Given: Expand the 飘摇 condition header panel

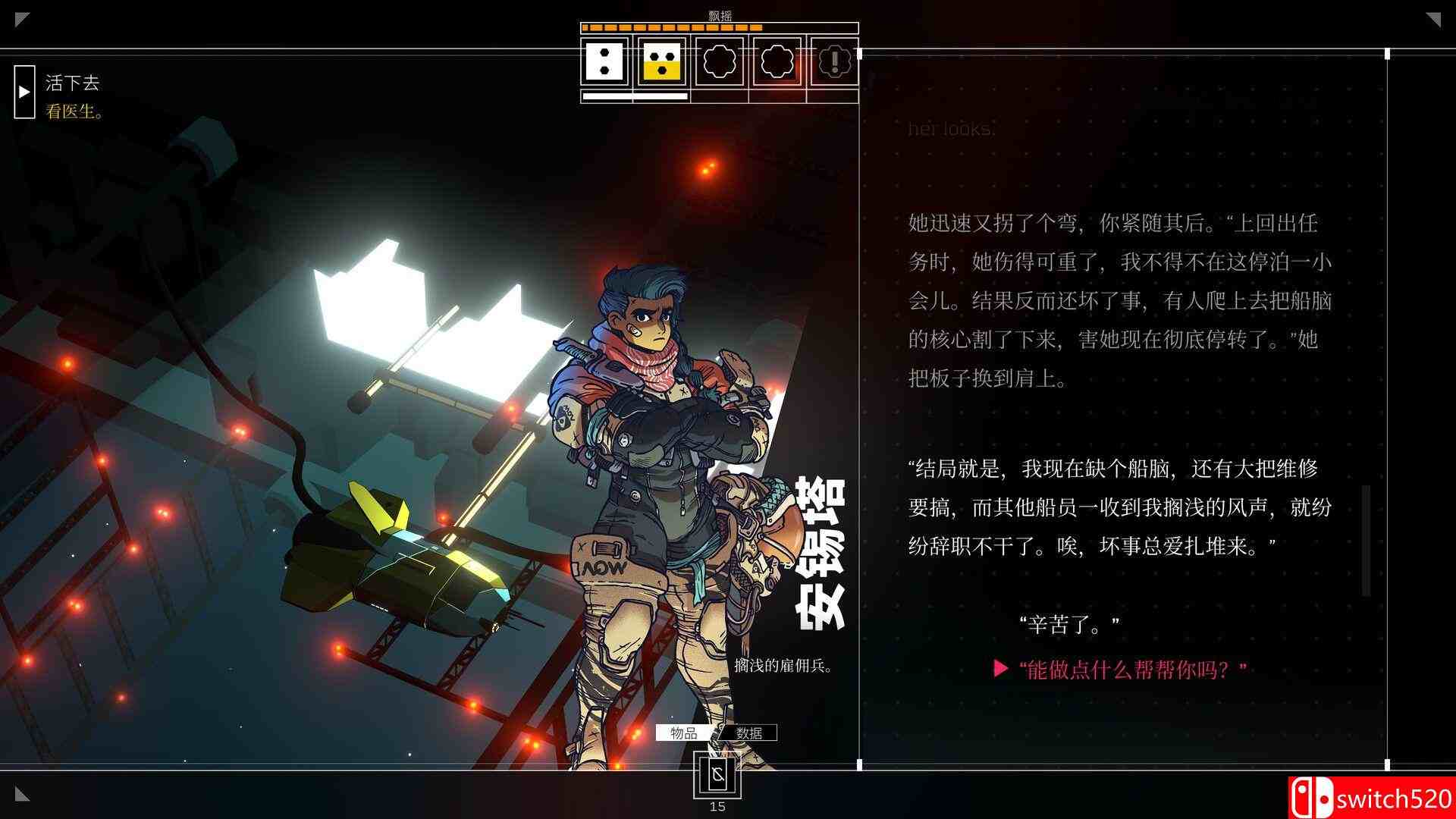Looking at the screenshot, I should point(717,12).
